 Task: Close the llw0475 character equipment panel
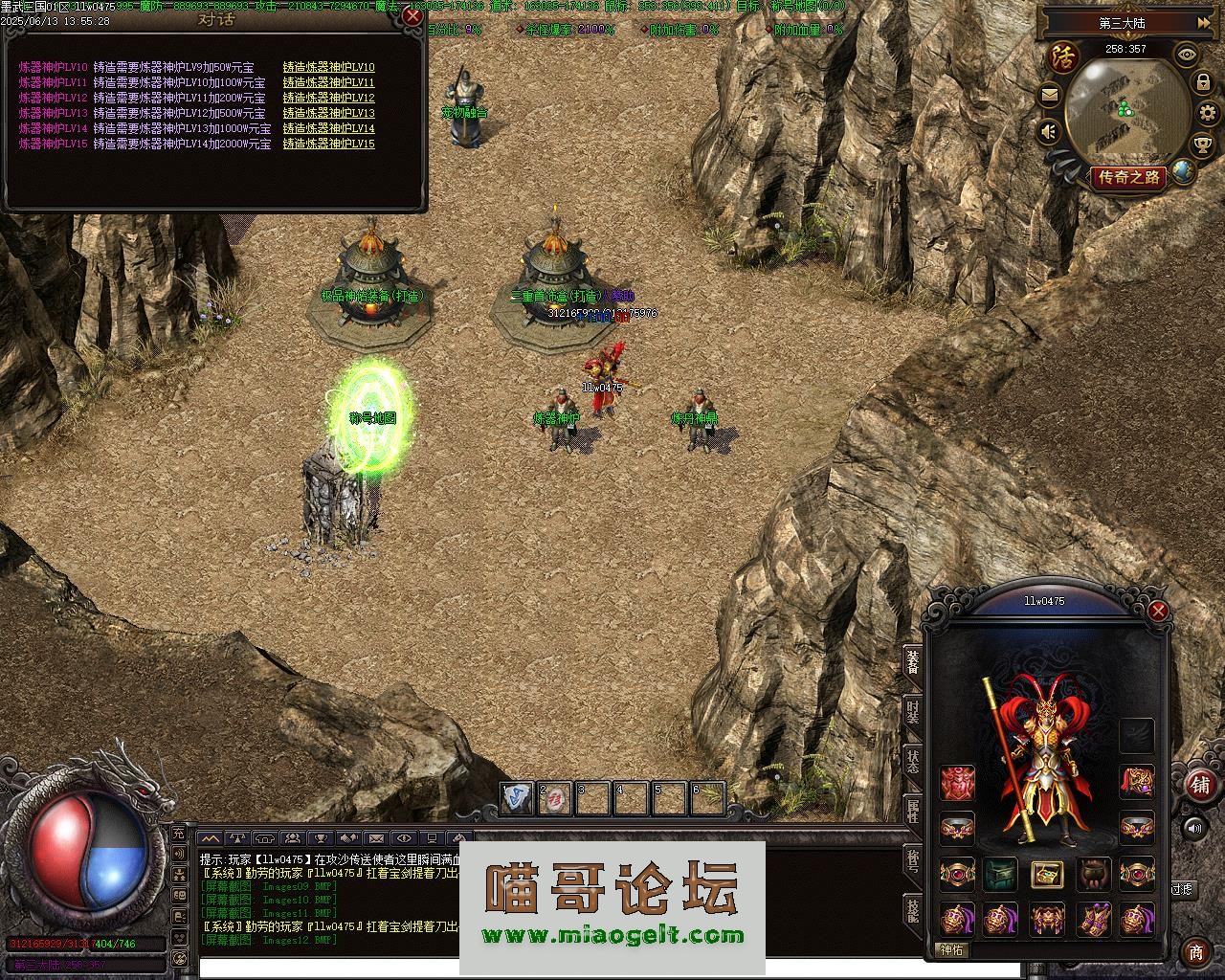pyautogui.click(x=1158, y=611)
